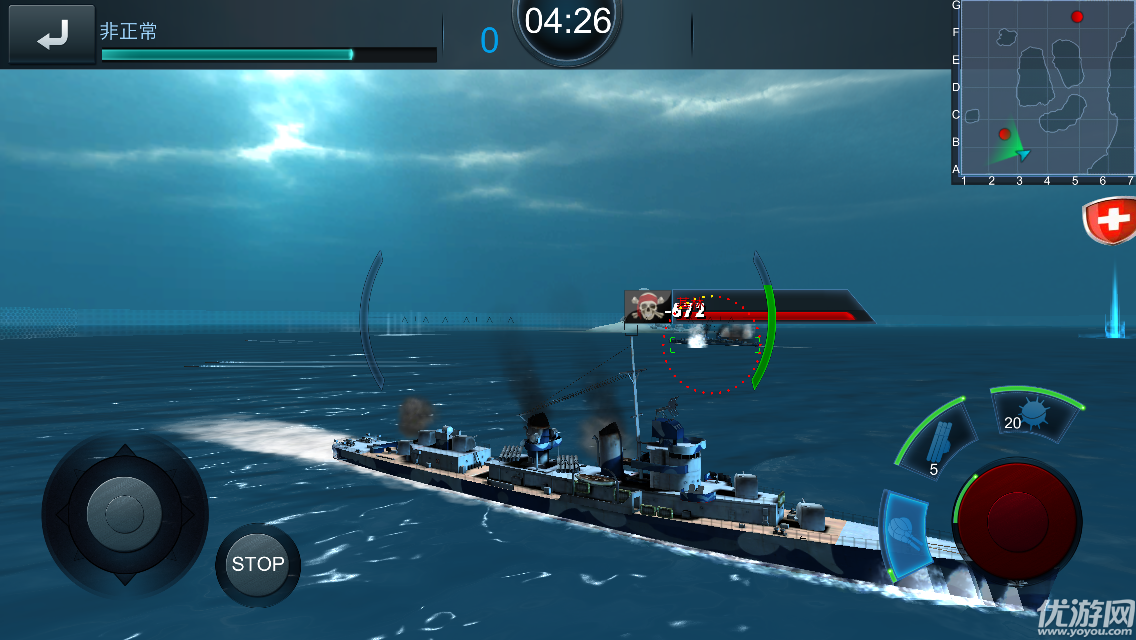Select the torpedo weapon with 5 ammo
This screenshot has width=1136, height=640.
tap(937, 439)
